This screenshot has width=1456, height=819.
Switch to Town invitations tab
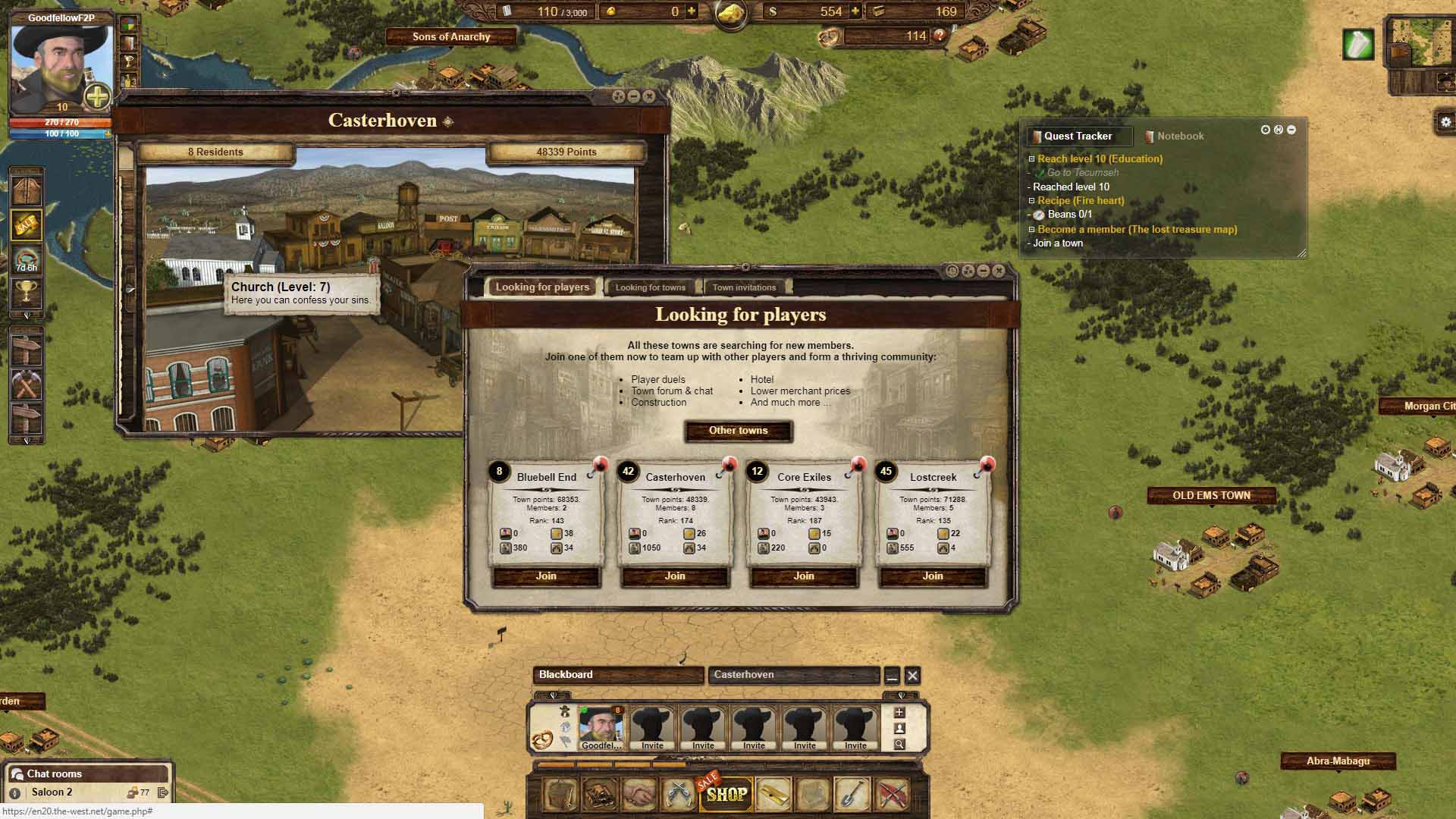pyautogui.click(x=744, y=287)
